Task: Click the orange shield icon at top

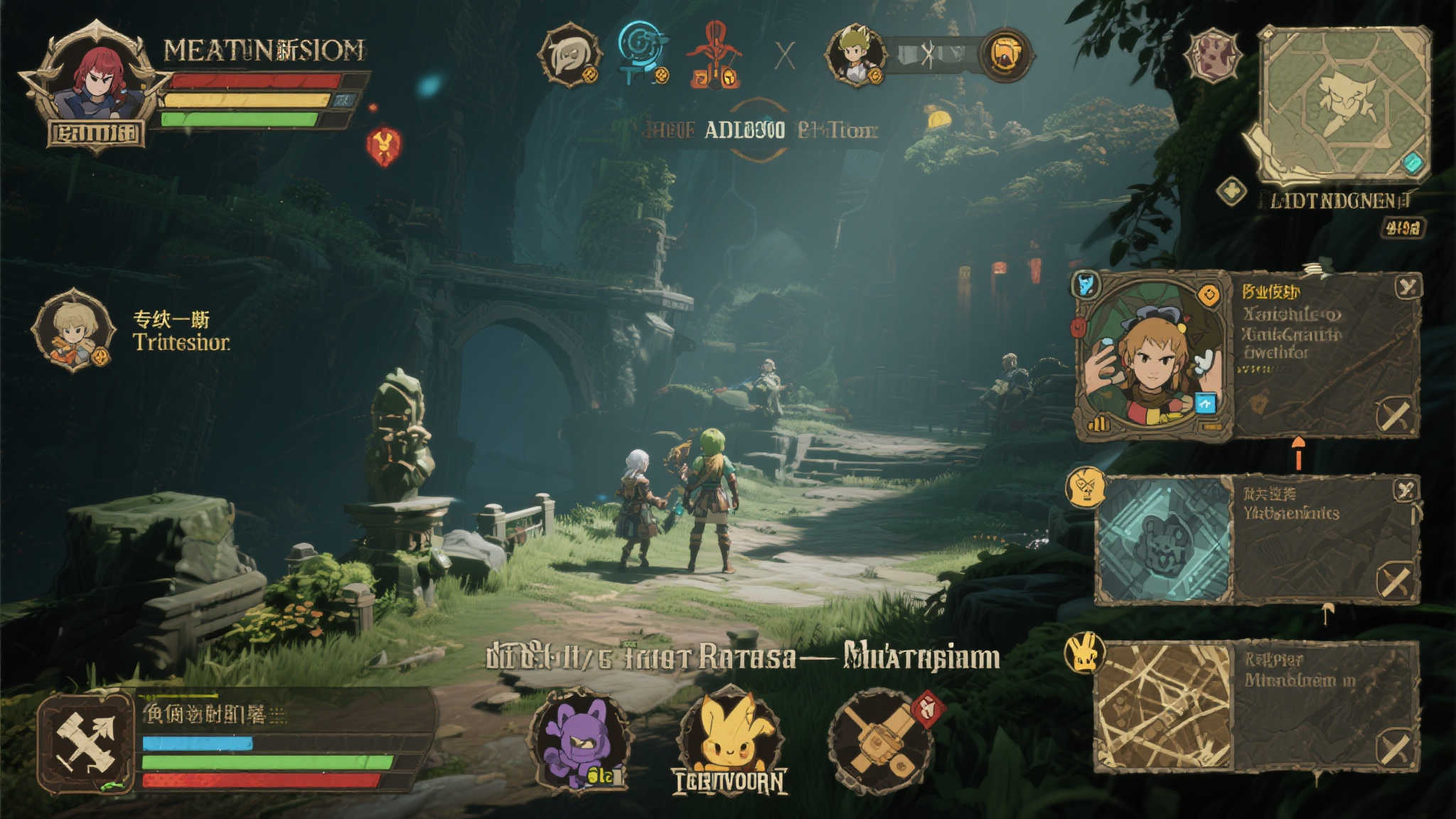Action: click(x=1005, y=55)
